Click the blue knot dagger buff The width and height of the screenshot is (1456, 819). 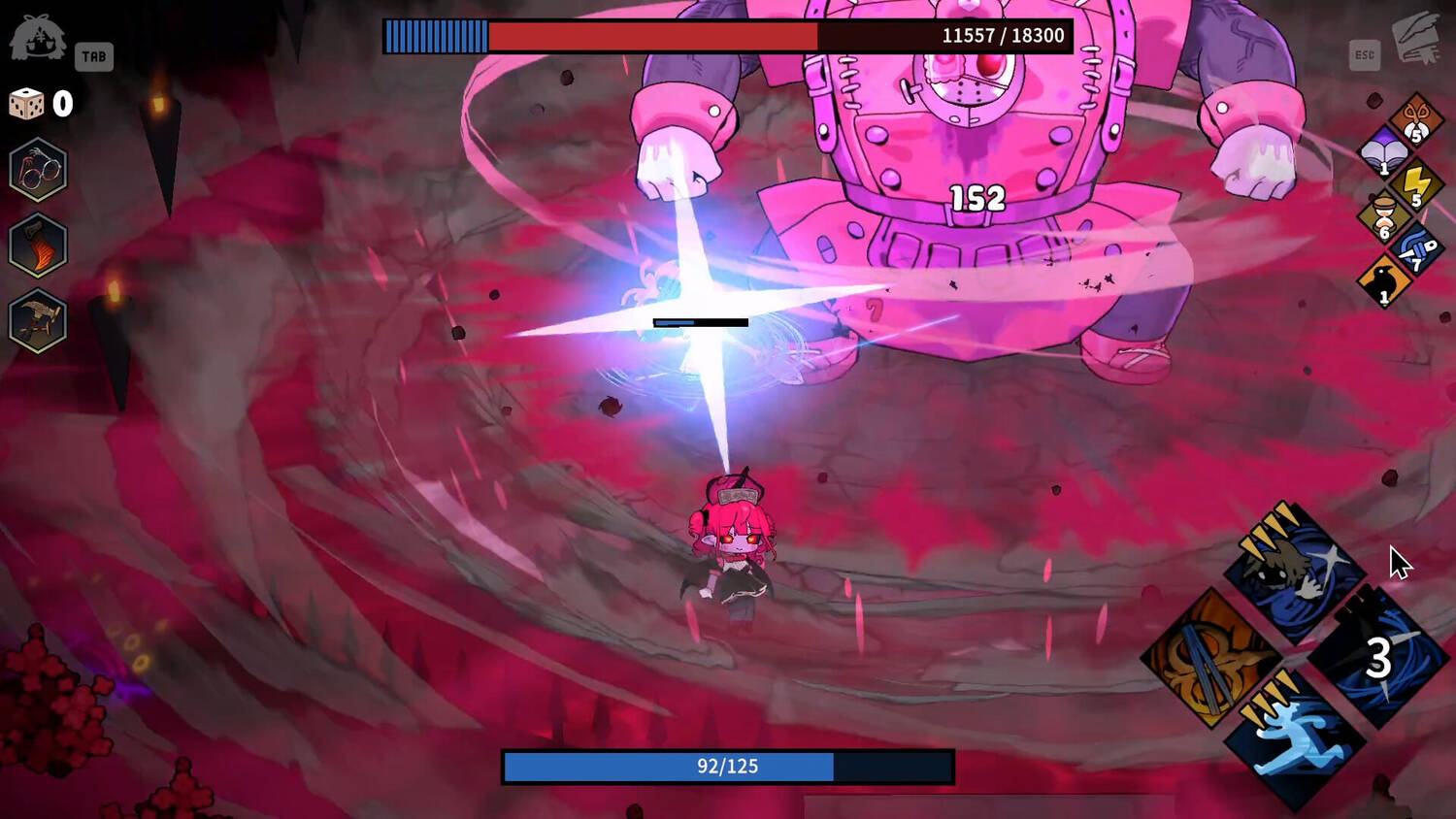(1415, 249)
